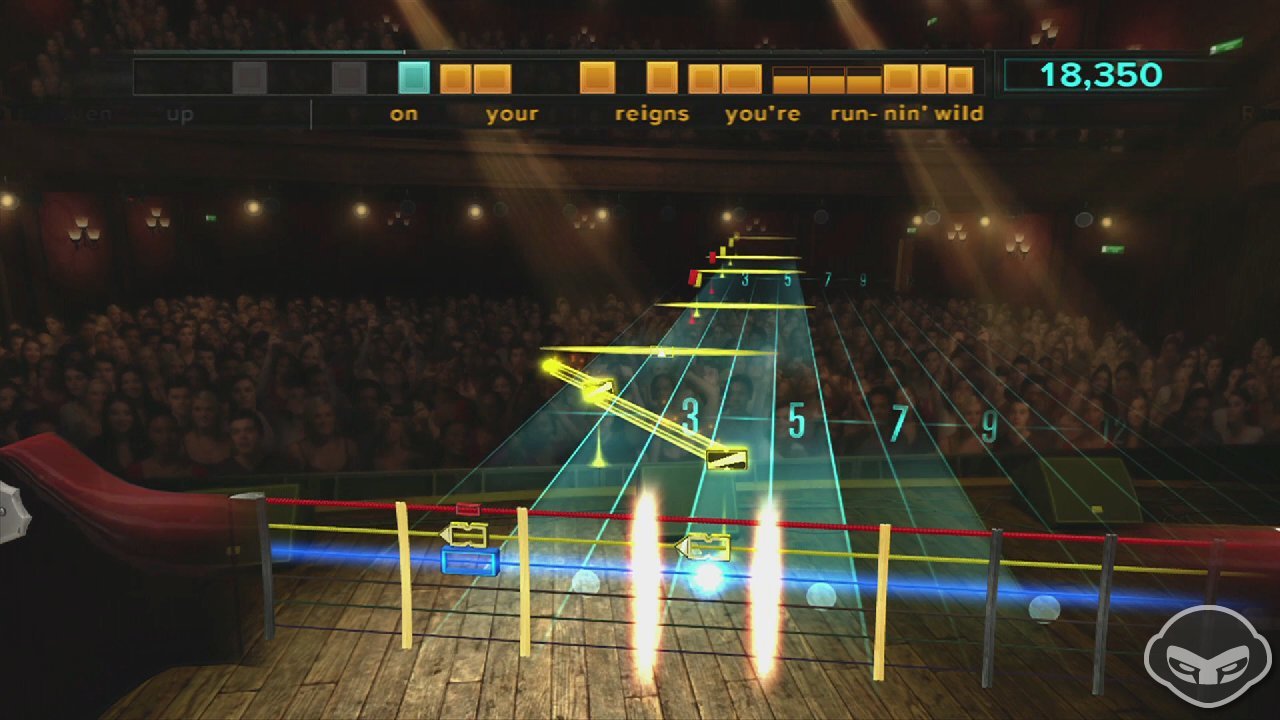Select the red note marker above the strings
The image size is (1280, 720).
point(693,278)
